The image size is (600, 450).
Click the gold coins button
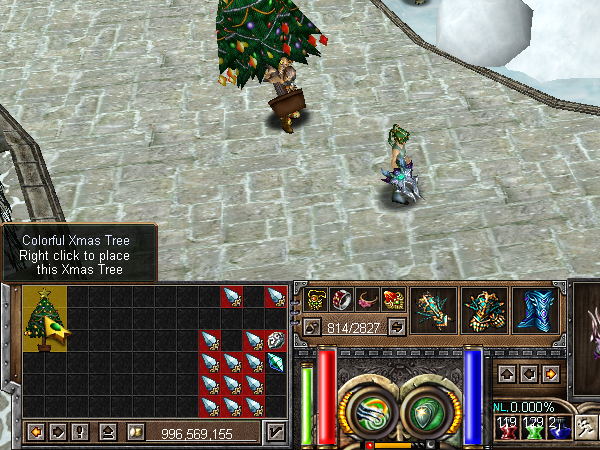tap(132, 432)
